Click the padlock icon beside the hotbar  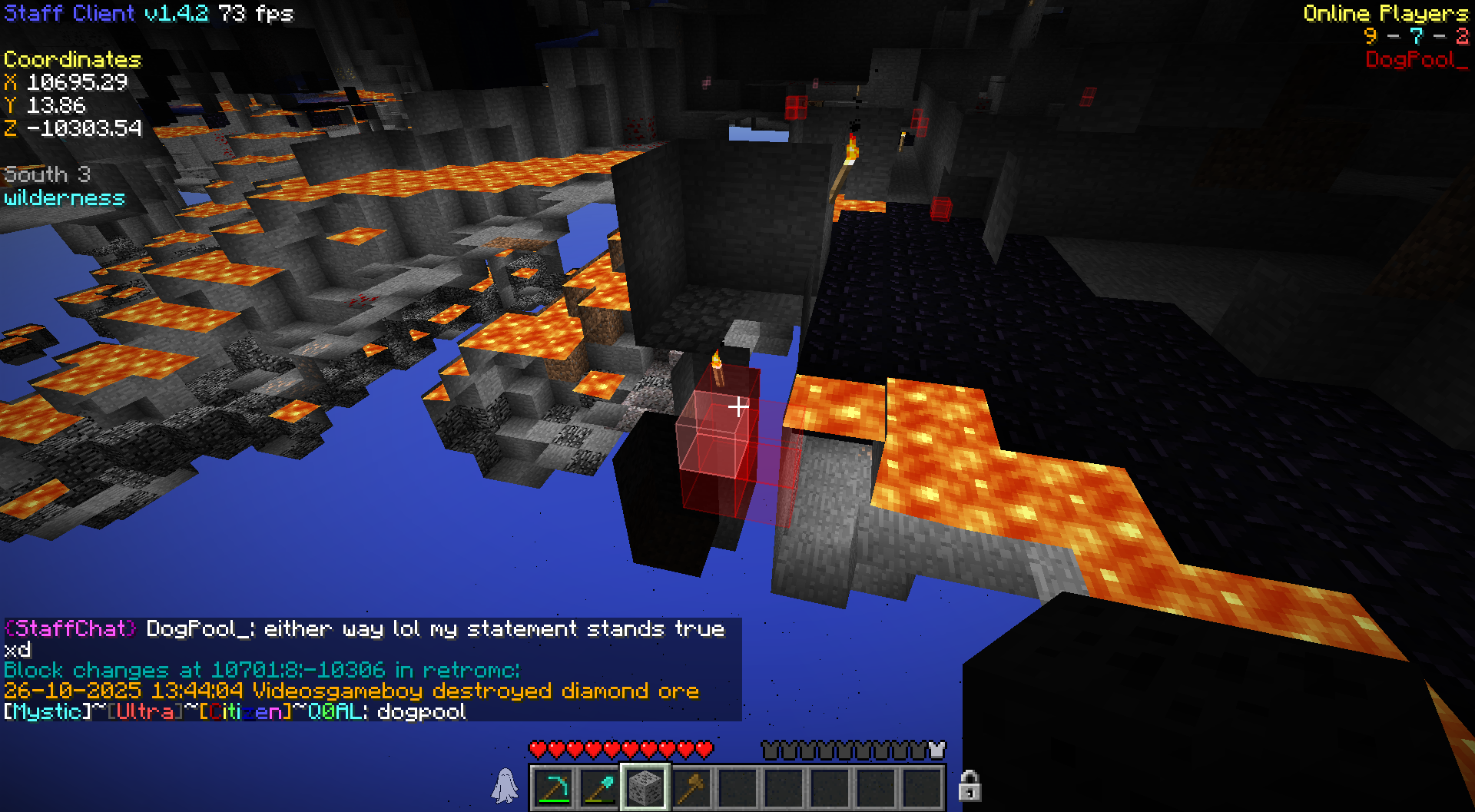970,786
